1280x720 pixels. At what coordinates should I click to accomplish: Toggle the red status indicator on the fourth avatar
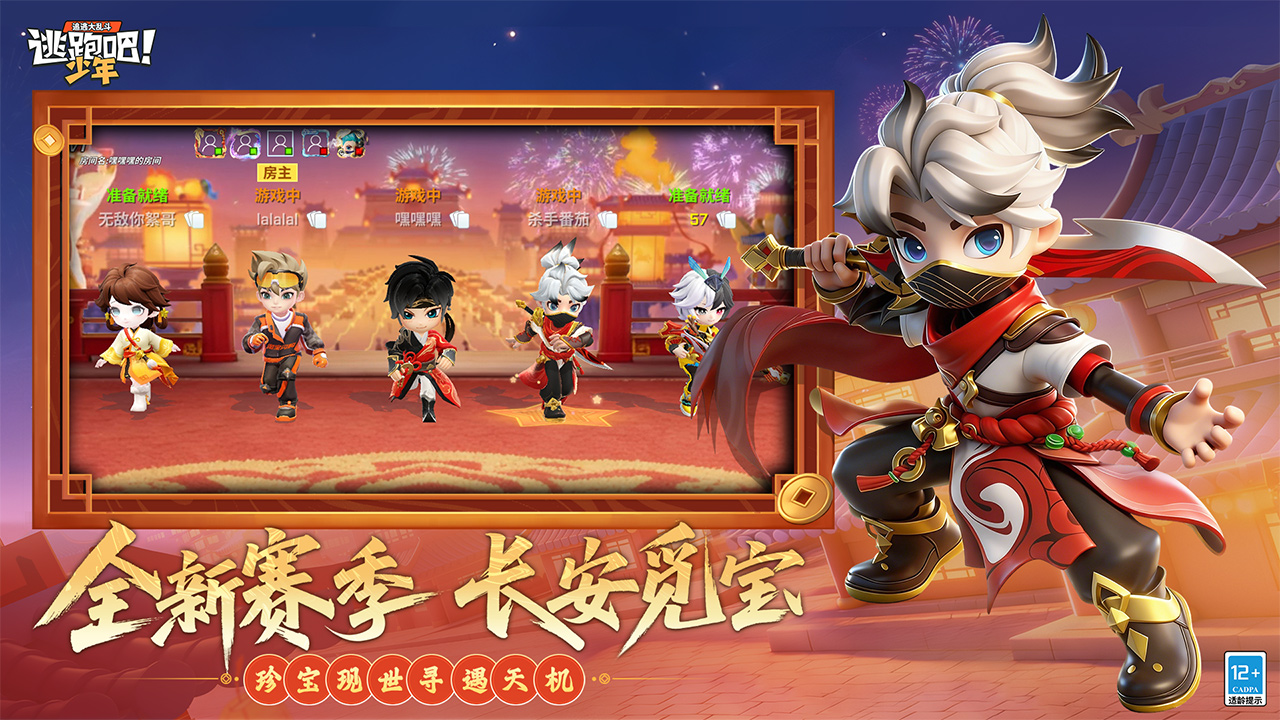[x=323, y=151]
